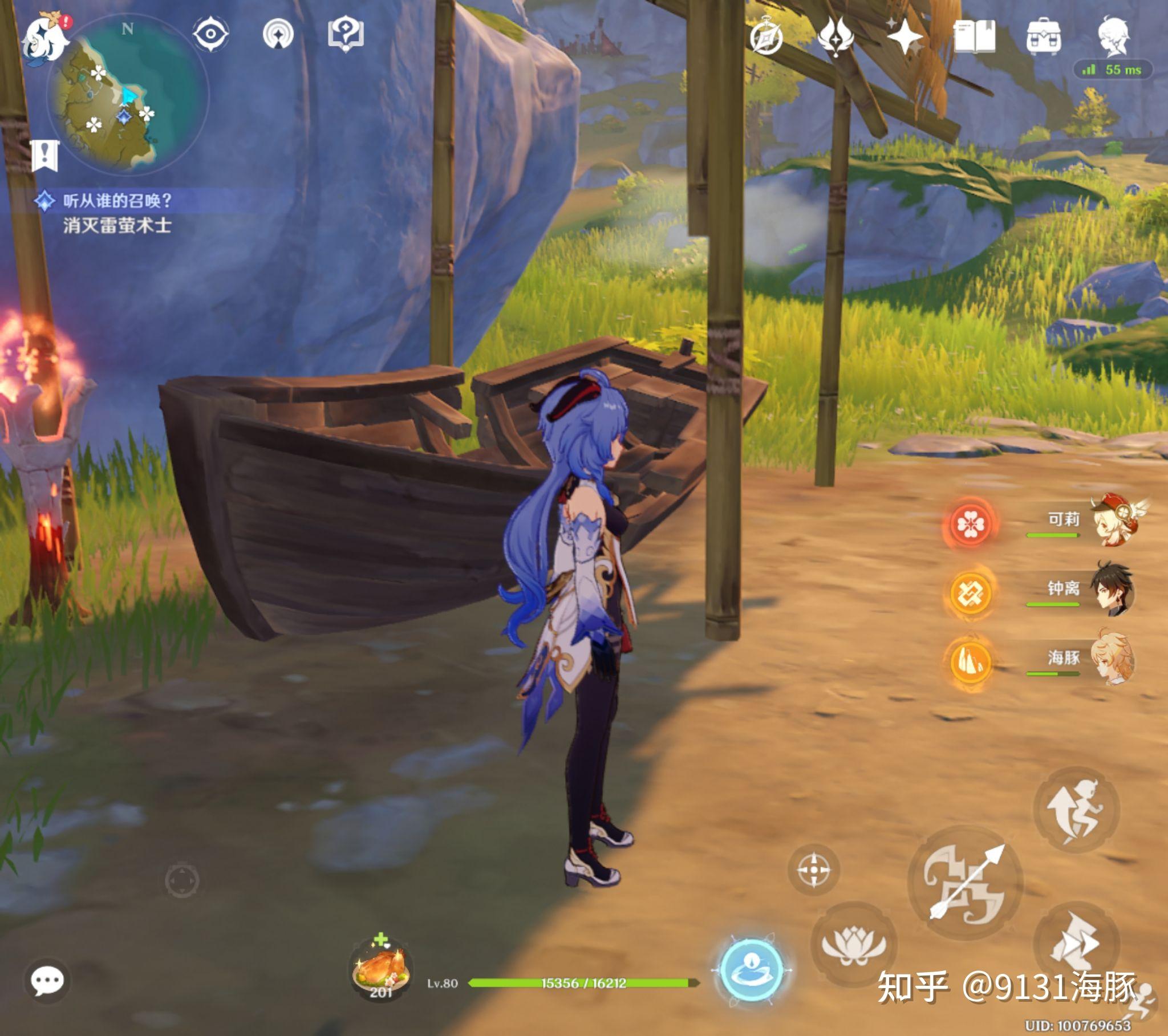This screenshot has height=1036, width=1168.
Task: Activate elemental sight eye icon
Action: point(210,34)
